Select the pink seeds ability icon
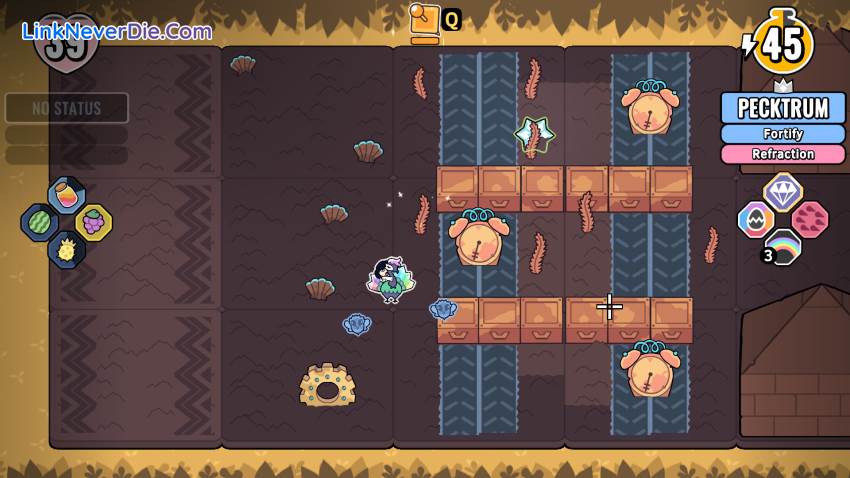Screen dimensions: 850x478 (810, 219)
